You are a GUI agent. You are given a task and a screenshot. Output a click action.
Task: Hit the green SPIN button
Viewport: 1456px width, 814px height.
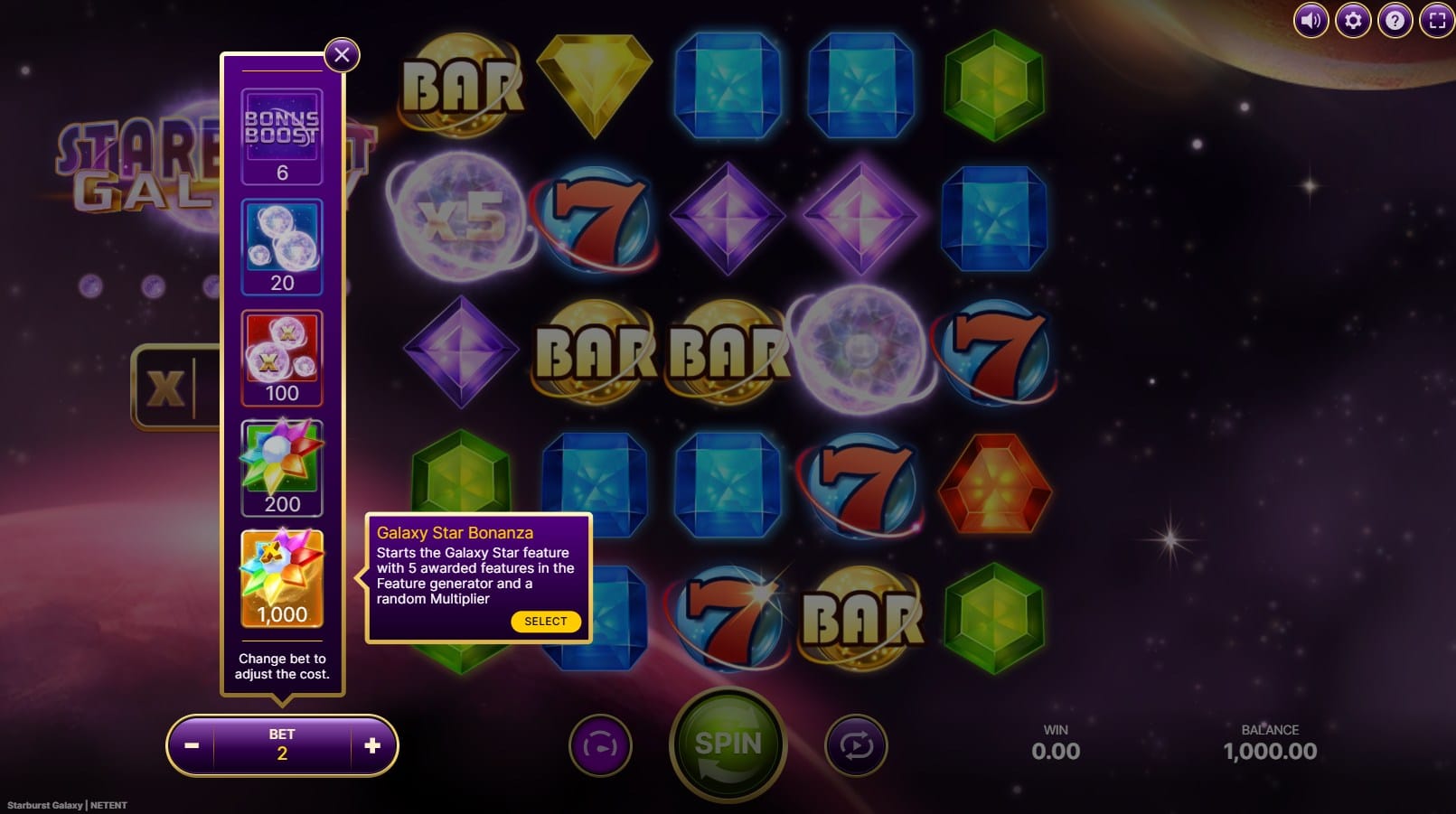[x=728, y=744]
